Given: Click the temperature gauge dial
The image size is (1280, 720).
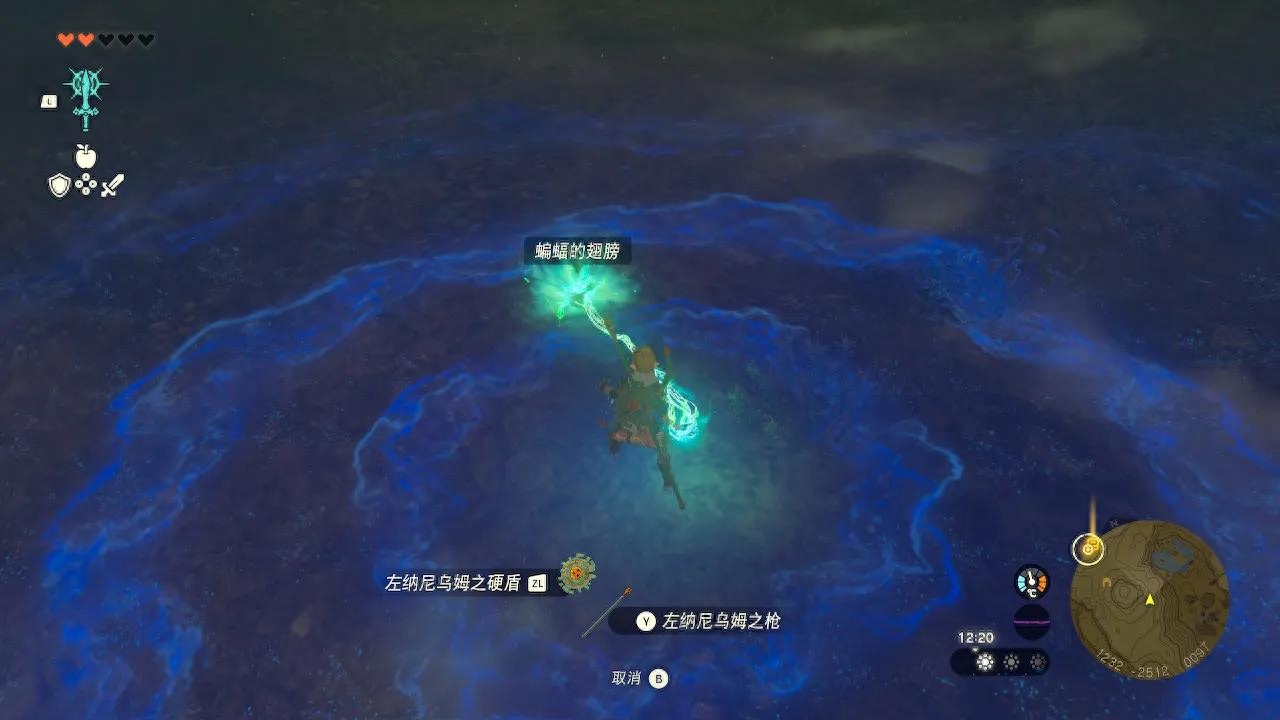Looking at the screenshot, I should tap(1030, 580).
